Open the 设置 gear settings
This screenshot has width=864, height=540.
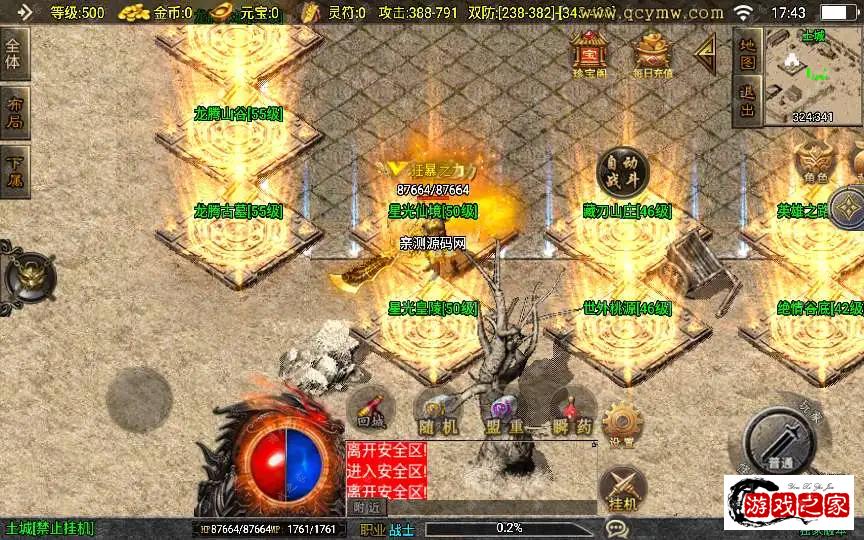622,425
